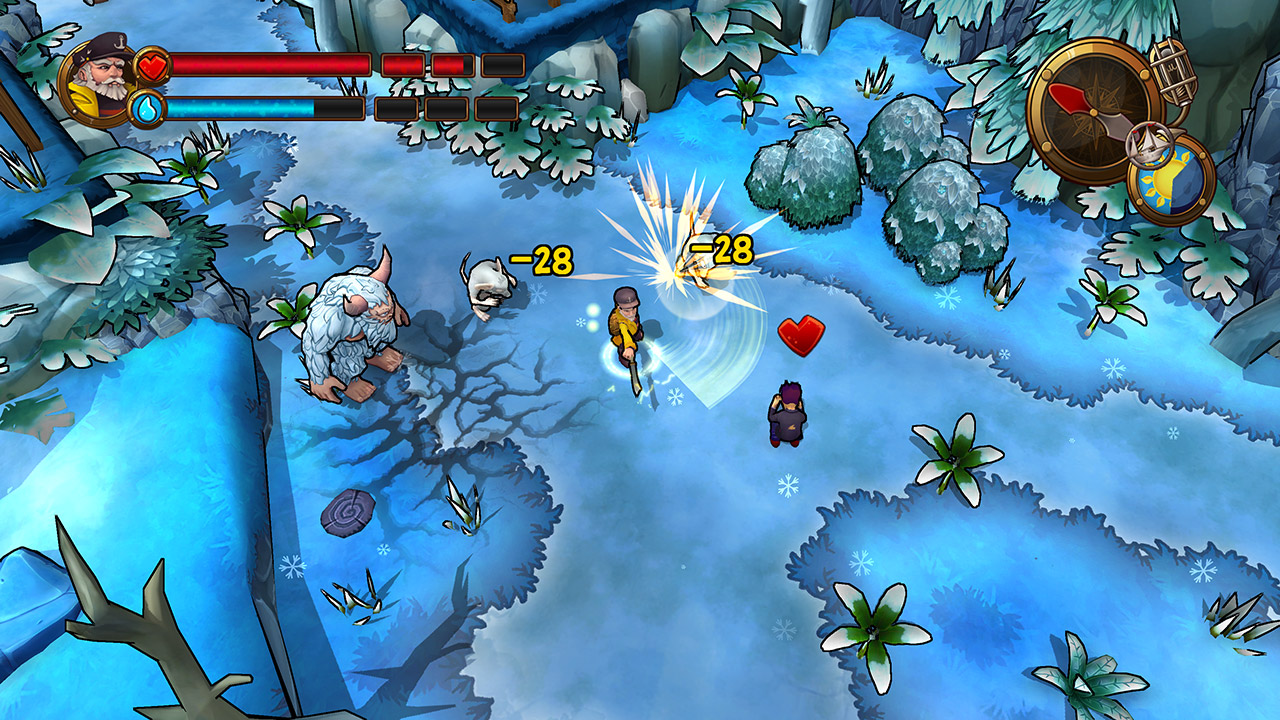The image size is (1280, 720).
Task: Tap the red compass needle
Action: click(x=1067, y=99)
